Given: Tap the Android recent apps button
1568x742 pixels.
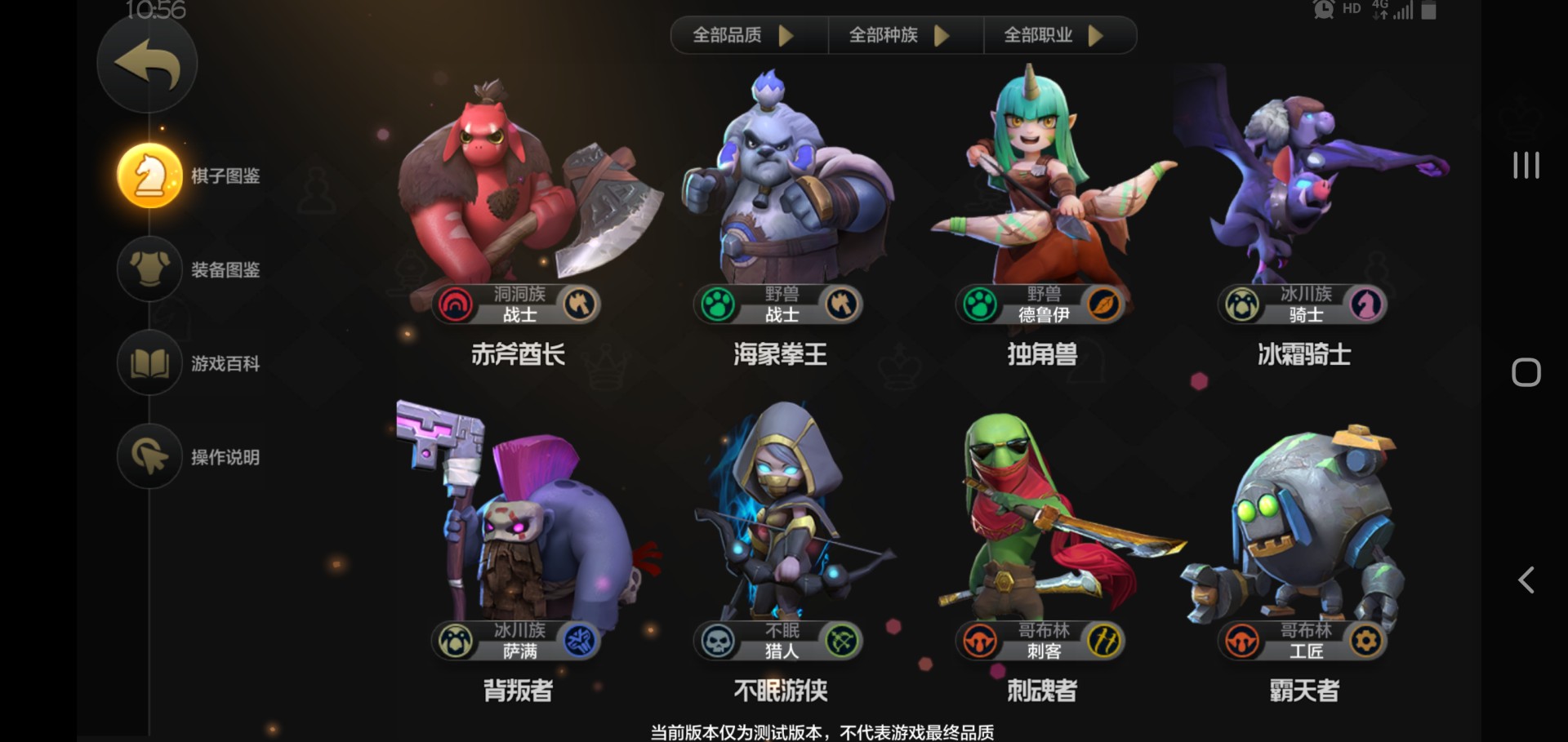Looking at the screenshot, I should point(1526,166).
